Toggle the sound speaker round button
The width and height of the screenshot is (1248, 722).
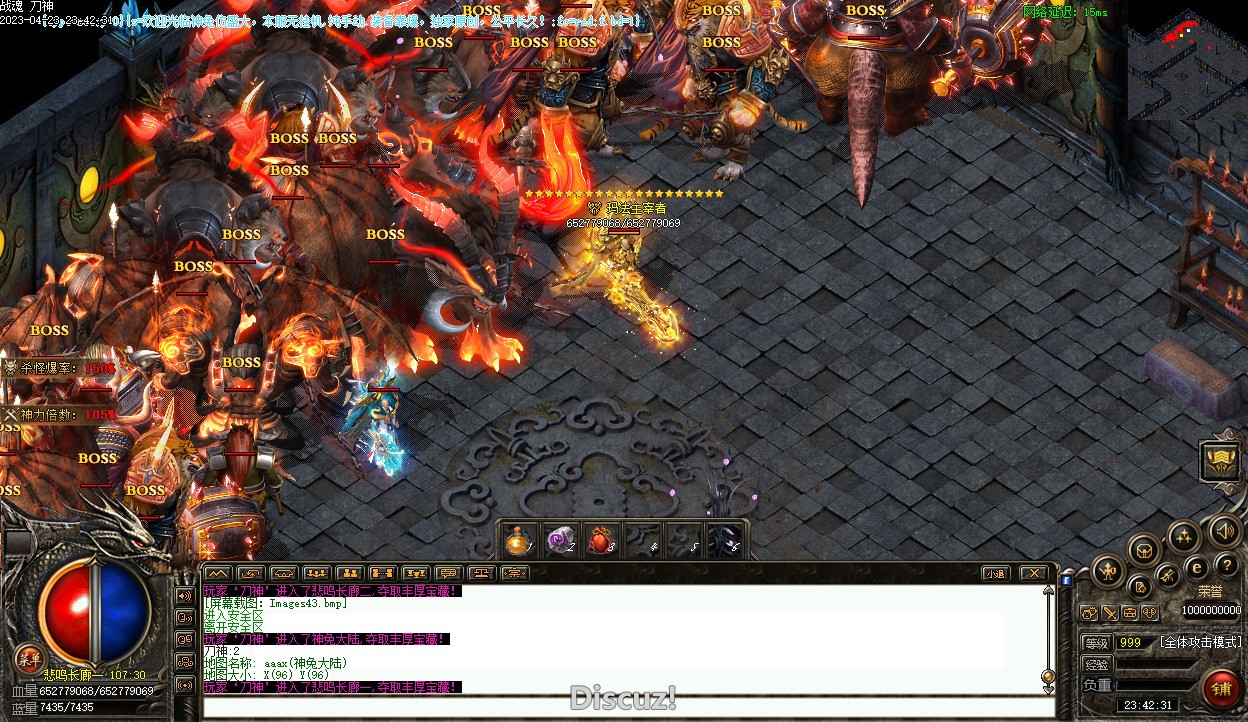point(1223,529)
